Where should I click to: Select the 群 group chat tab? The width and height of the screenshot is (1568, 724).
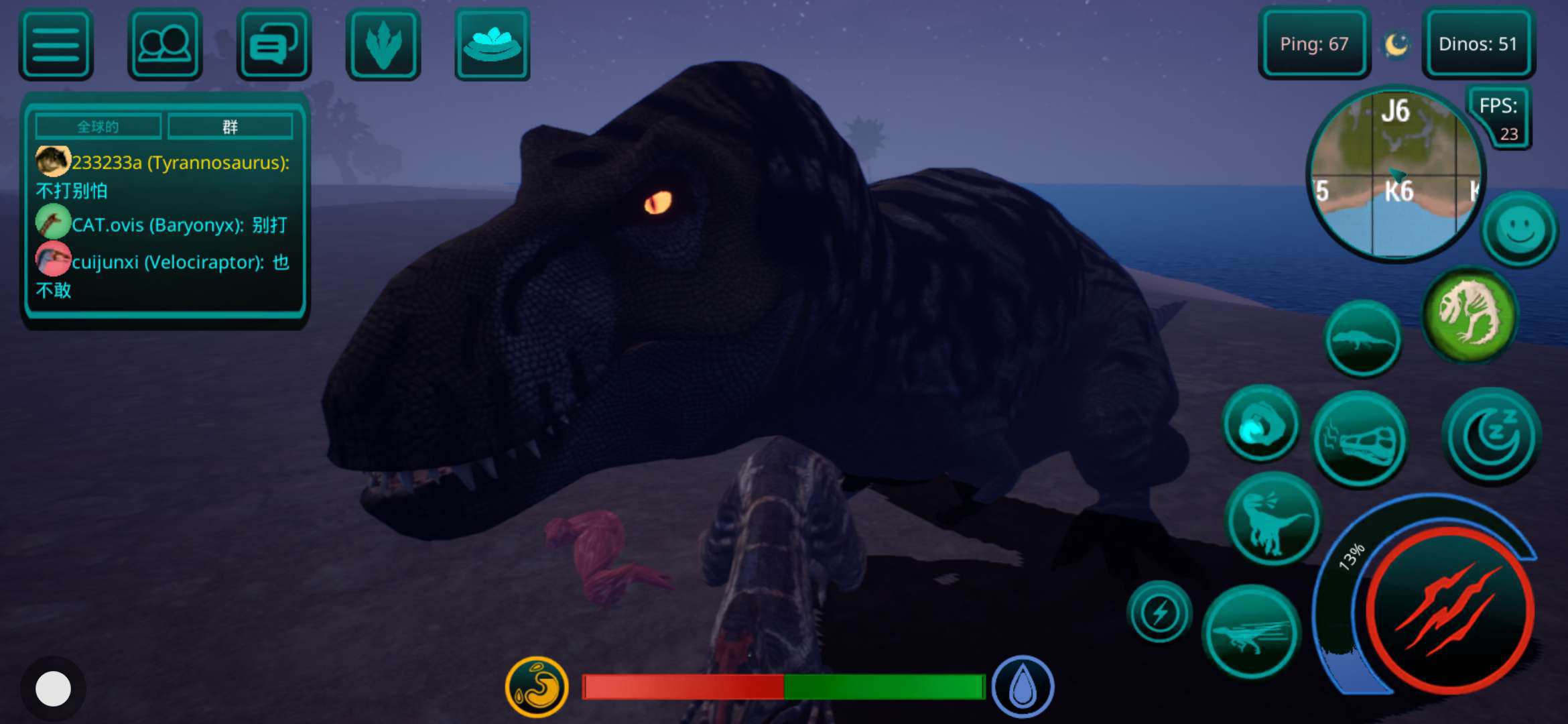[230, 127]
